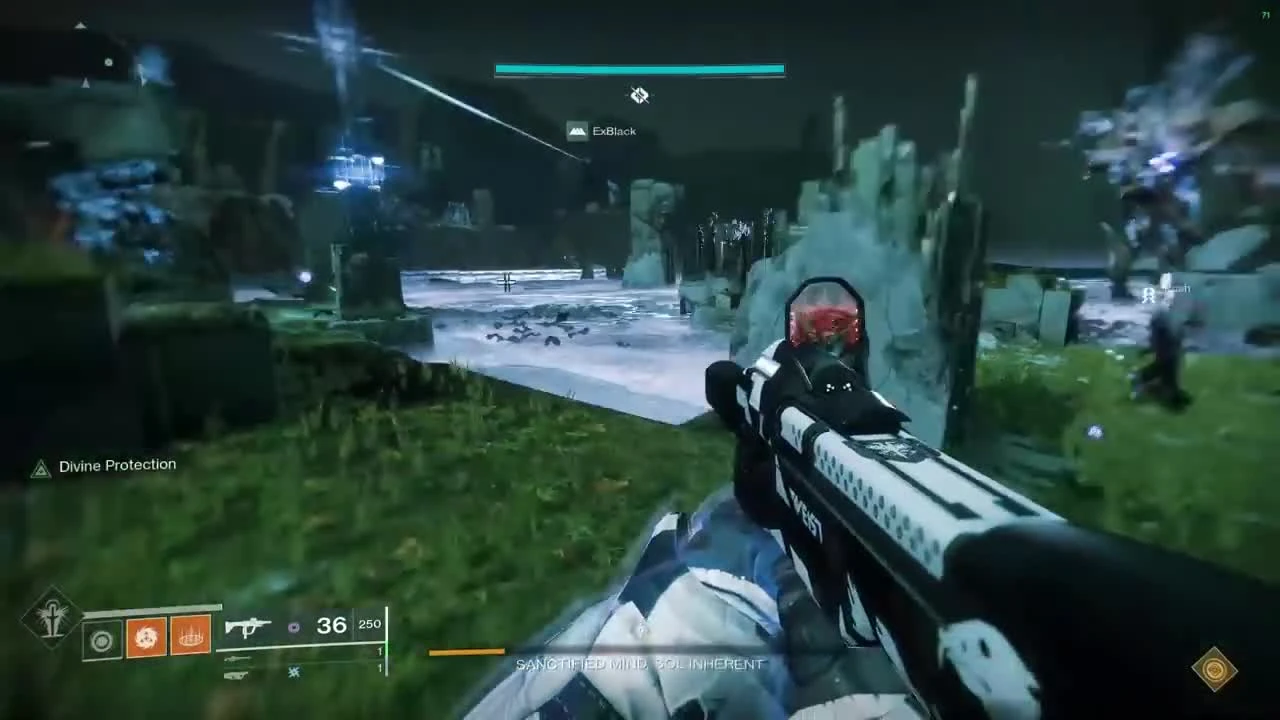This screenshot has height=720, width=1280.
Task: Click the Divine Protection warning triangle
Action: click(41, 467)
